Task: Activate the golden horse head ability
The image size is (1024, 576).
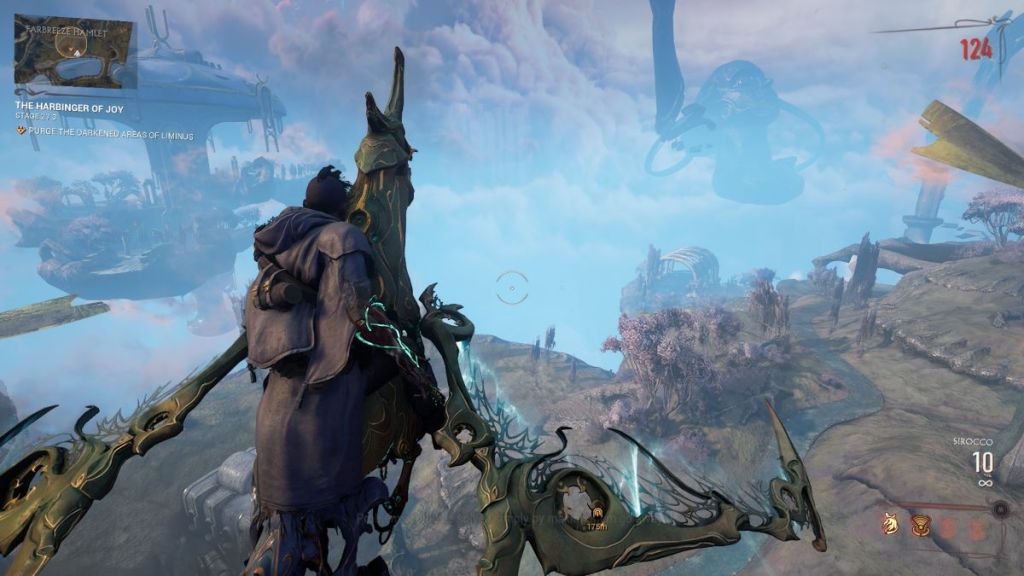Action: [889, 524]
